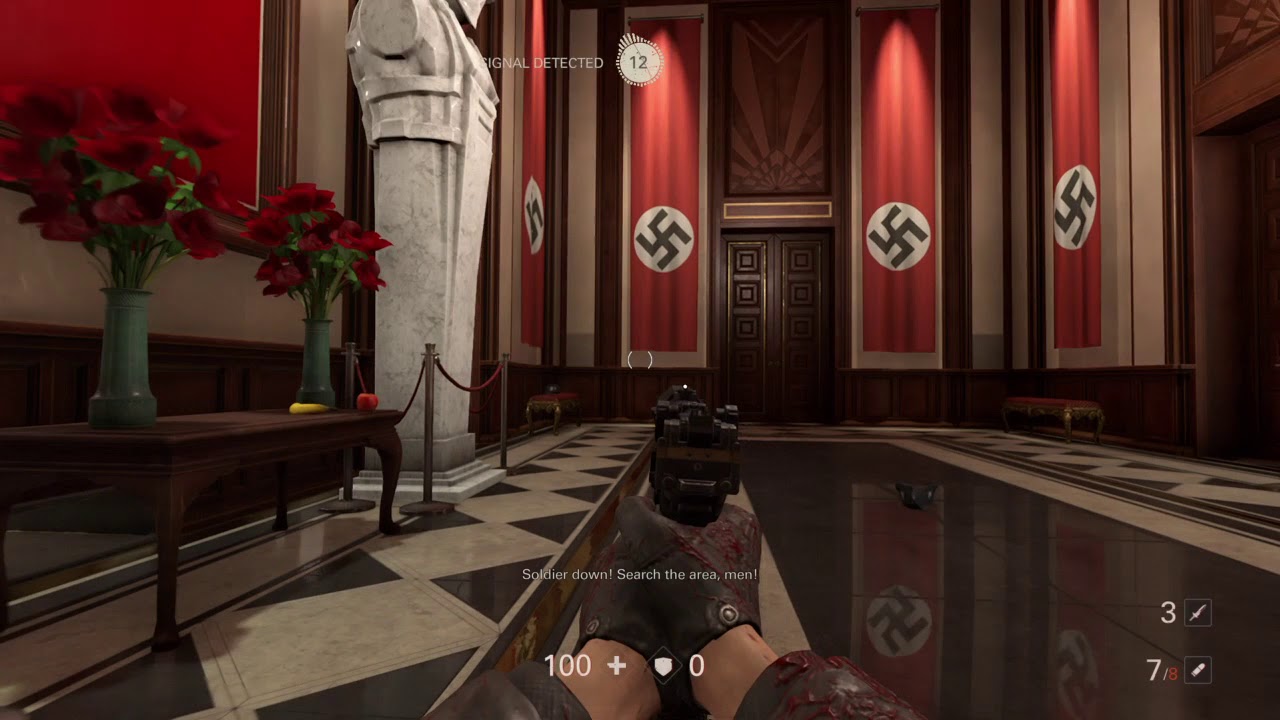1280x720 pixels.
Task: Click the health plus icon
Action: pyautogui.click(x=617, y=666)
